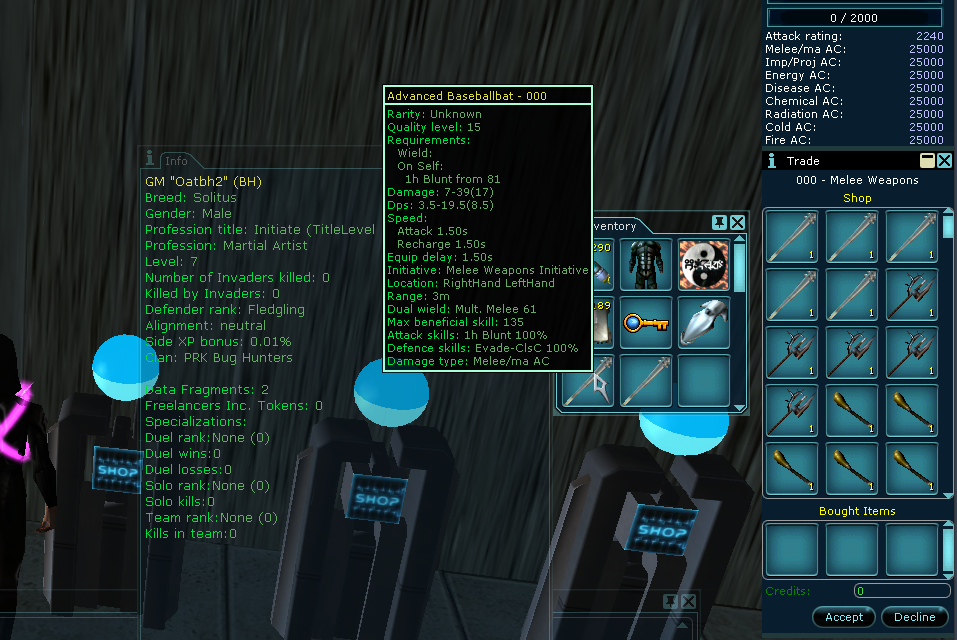Viewport: 957px width, 640px height.
Task: Minimize the Trade window
Action: point(927,161)
